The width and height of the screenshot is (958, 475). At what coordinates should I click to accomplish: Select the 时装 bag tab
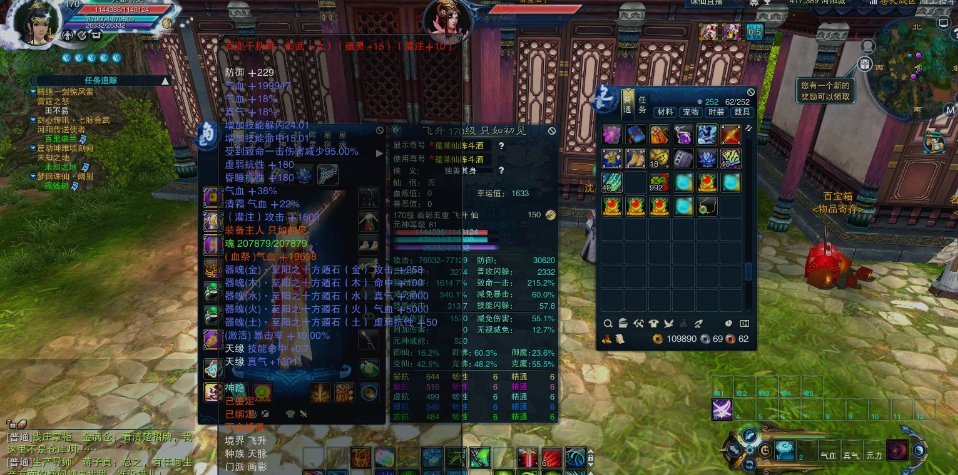[716, 112]
